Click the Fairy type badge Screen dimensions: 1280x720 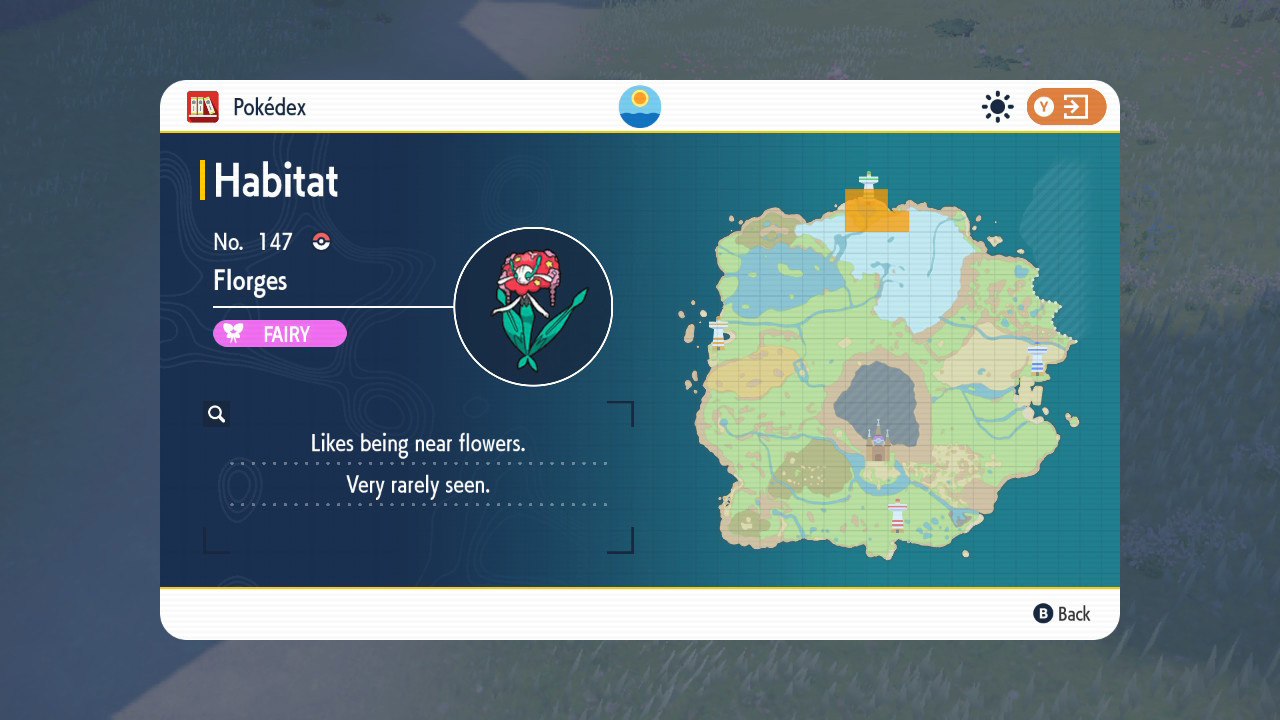click(x=280, y=334)
